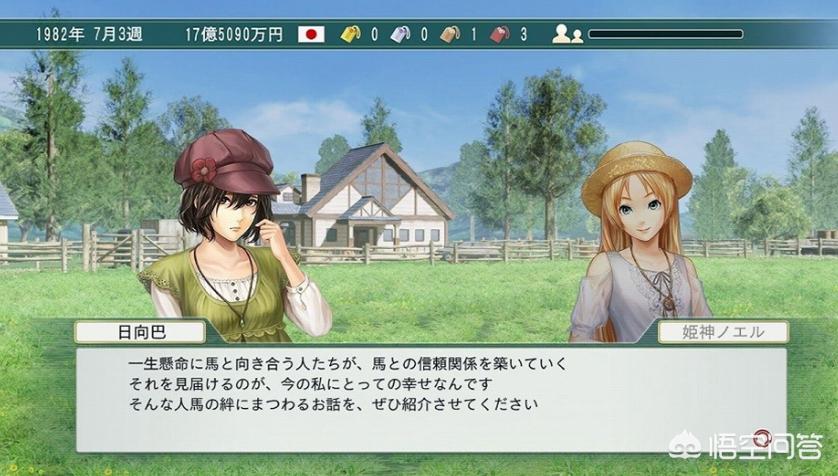This screenshot has width=838, height=476.
Task: Click the silver ticket icon
Action: pyautogui.click(x=400, y=34)
